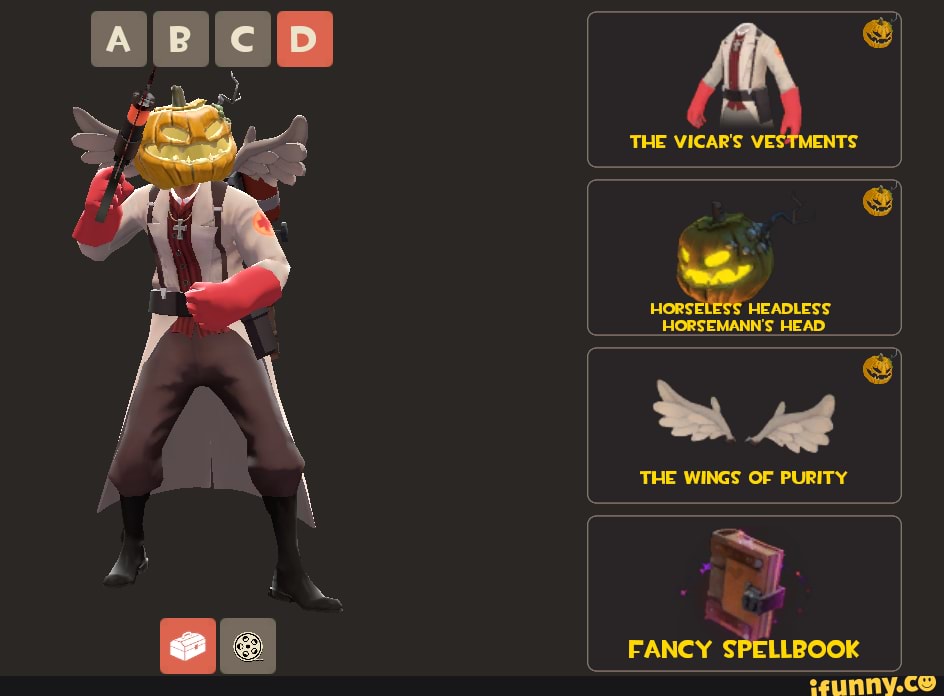Select loadout preset A
The width and height of the screenshot is (944, 696).
(x=118, y=39)
